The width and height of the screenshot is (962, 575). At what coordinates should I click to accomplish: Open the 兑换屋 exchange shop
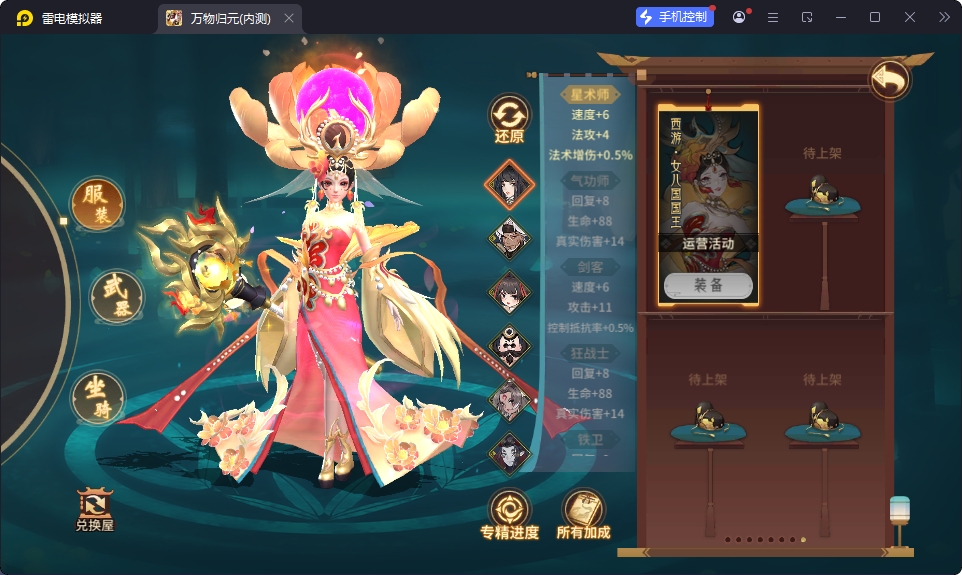tap(96, 509)
